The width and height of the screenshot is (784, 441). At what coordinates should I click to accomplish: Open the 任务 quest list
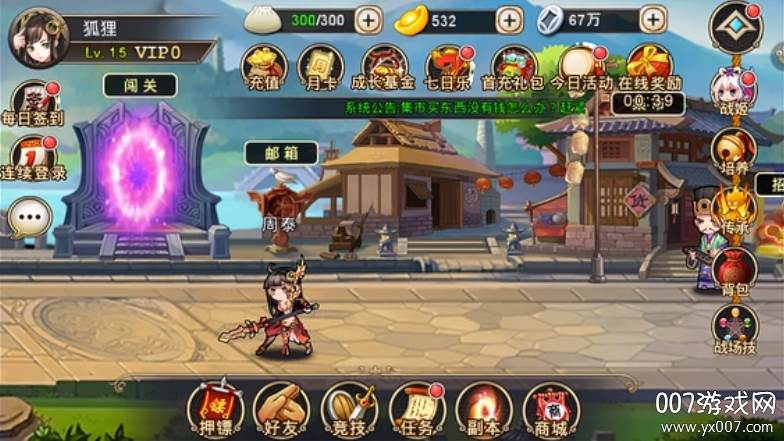(417, 409)
